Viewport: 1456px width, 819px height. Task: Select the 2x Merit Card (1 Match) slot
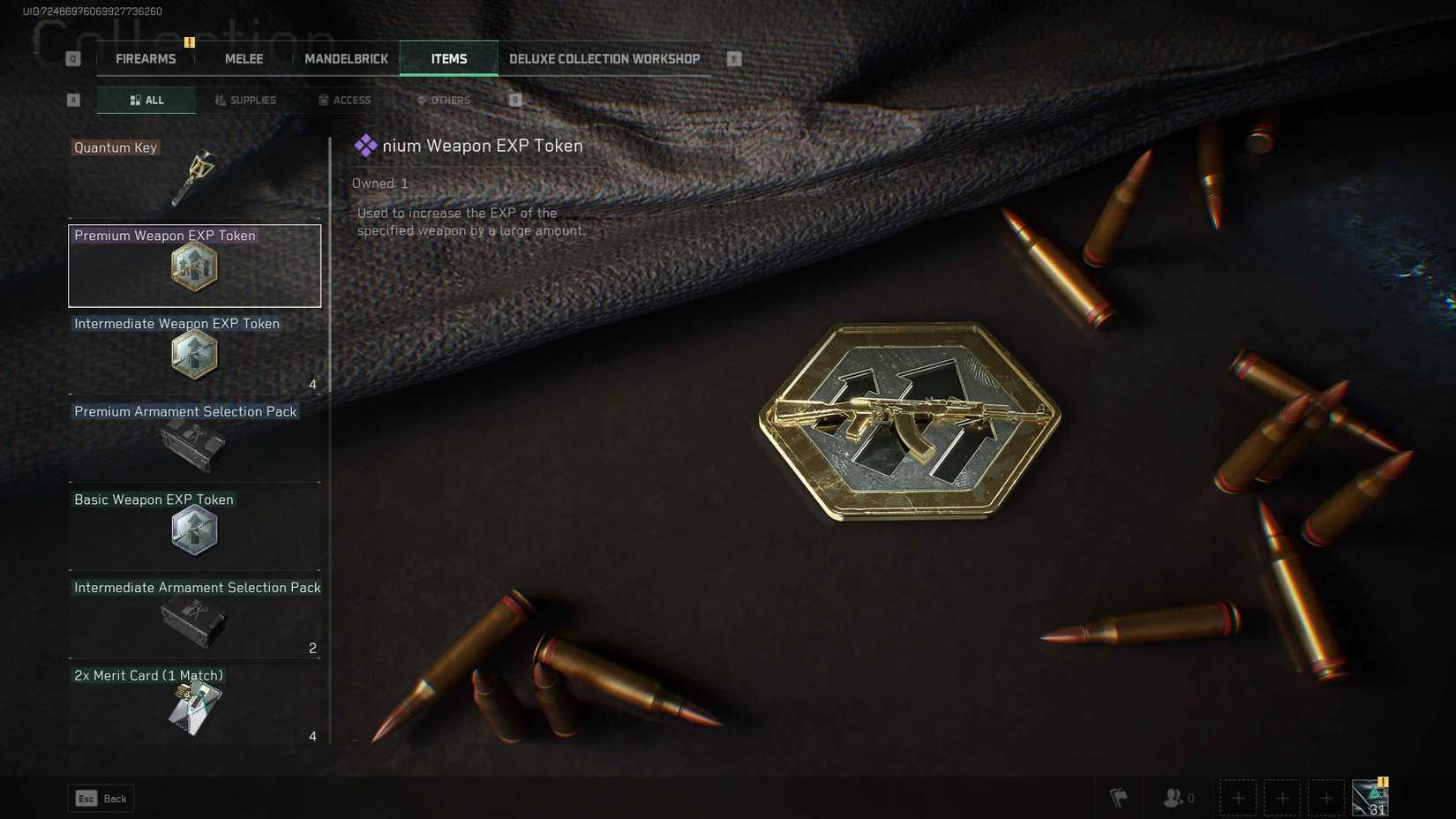tap(194, 705)
